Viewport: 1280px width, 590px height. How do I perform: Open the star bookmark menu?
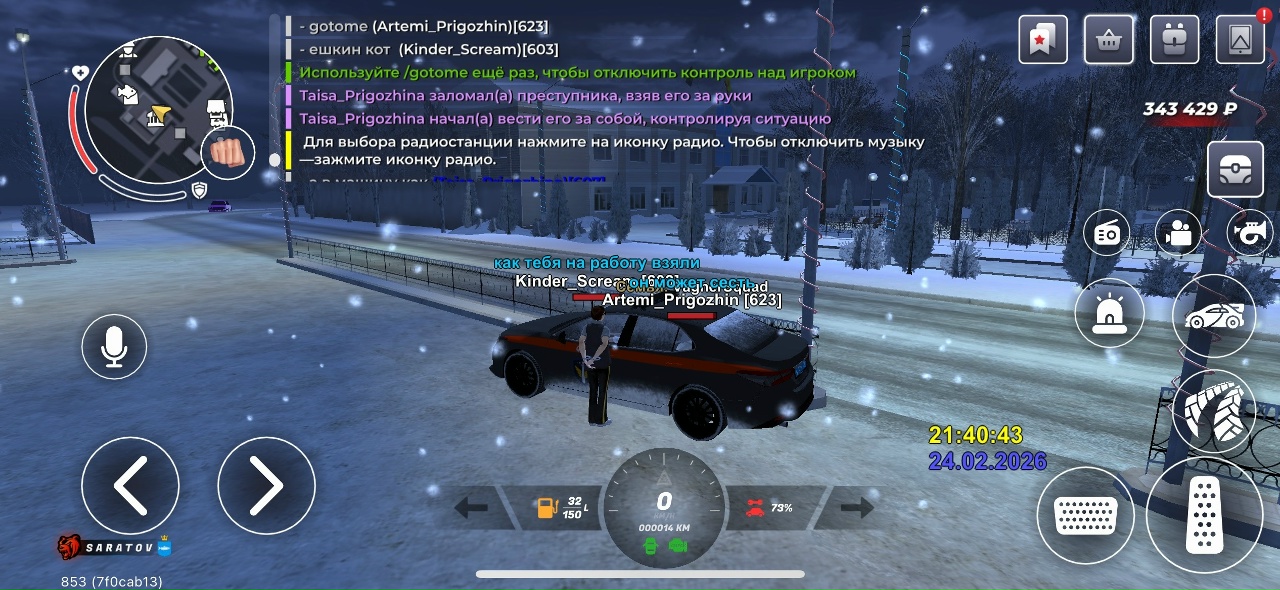pyautogui.click(x=1043, y=40)
